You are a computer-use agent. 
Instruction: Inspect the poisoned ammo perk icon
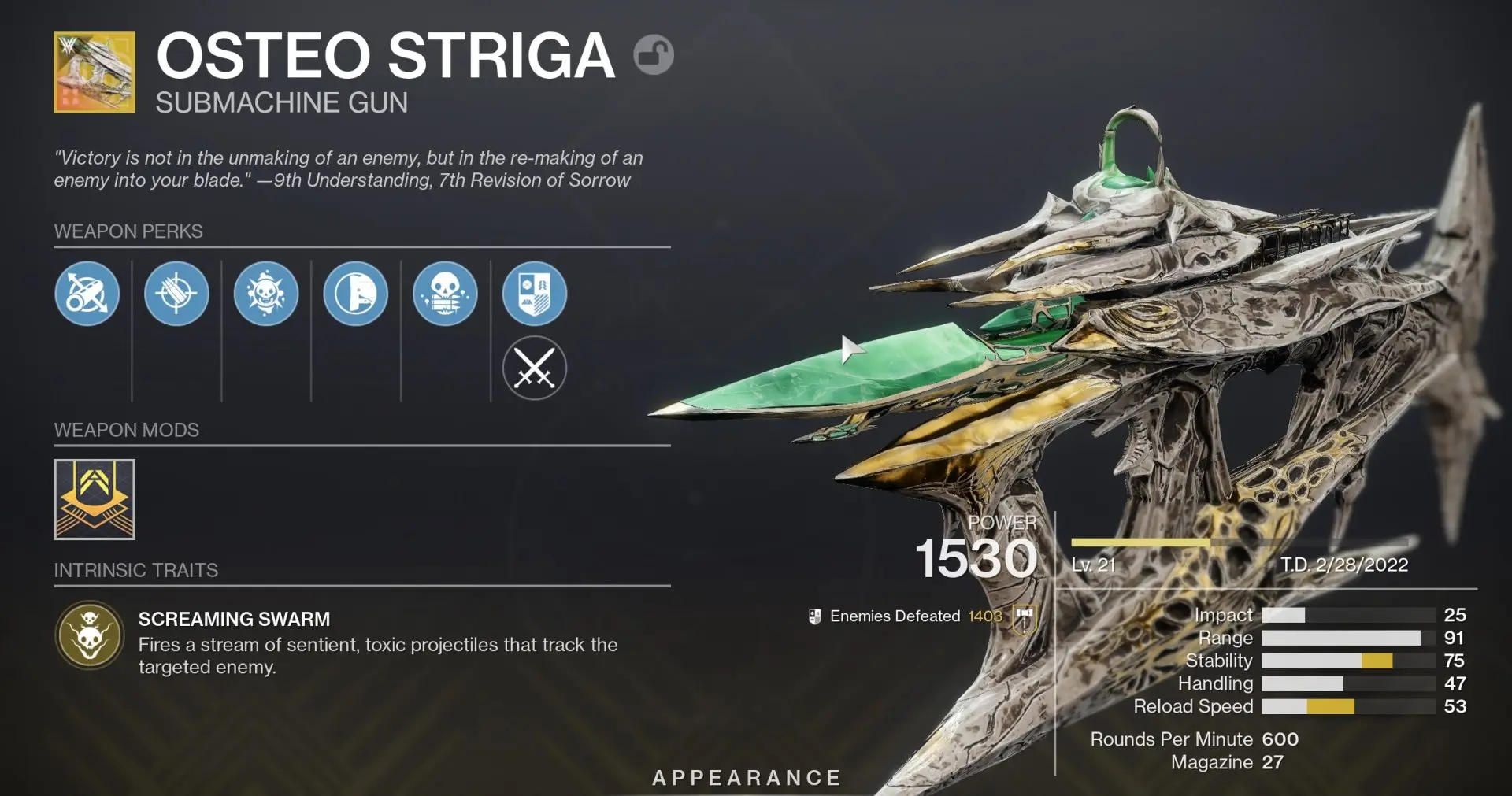coord(445,294)
